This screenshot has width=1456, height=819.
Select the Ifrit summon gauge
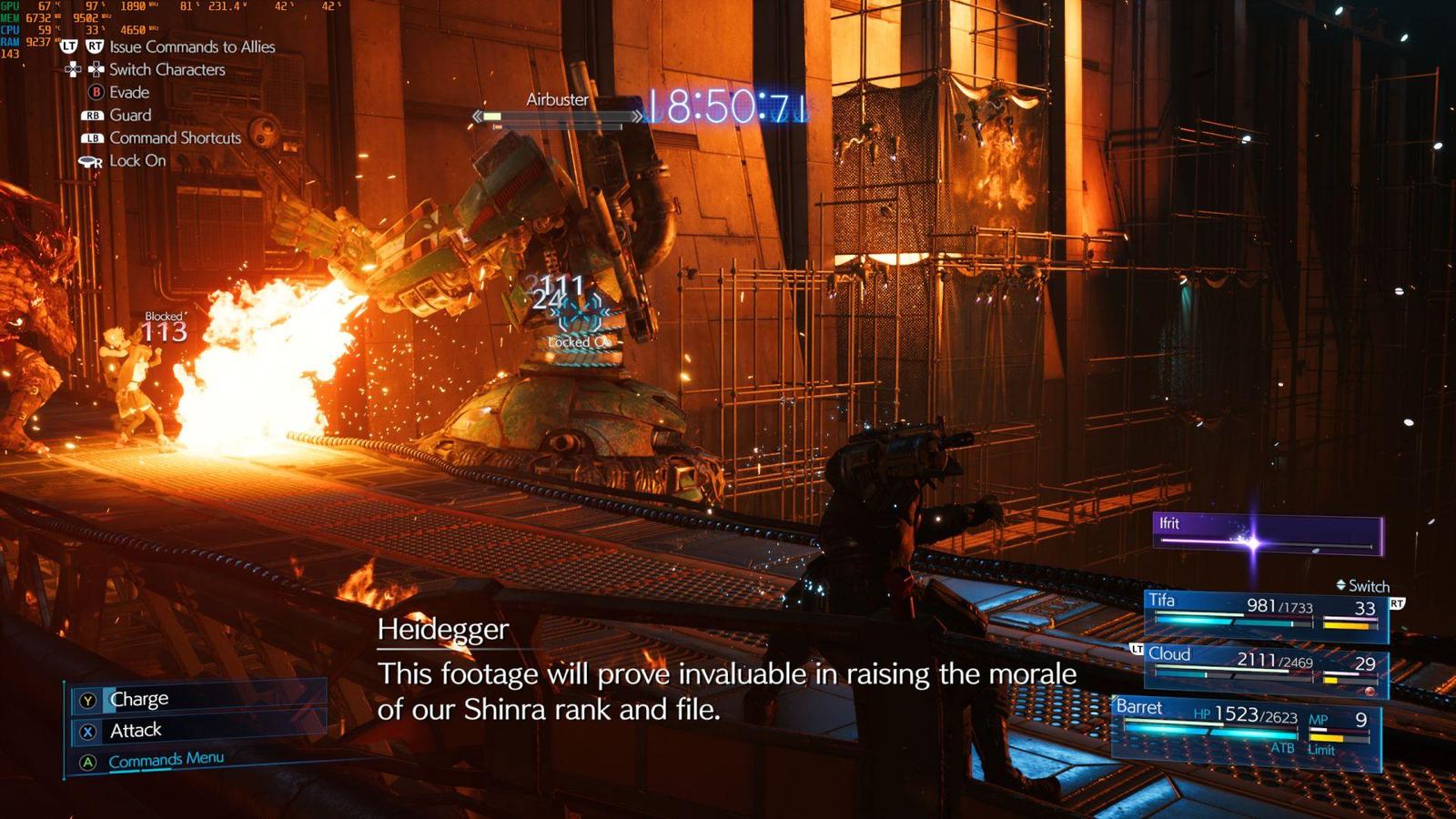[1267, 535]
